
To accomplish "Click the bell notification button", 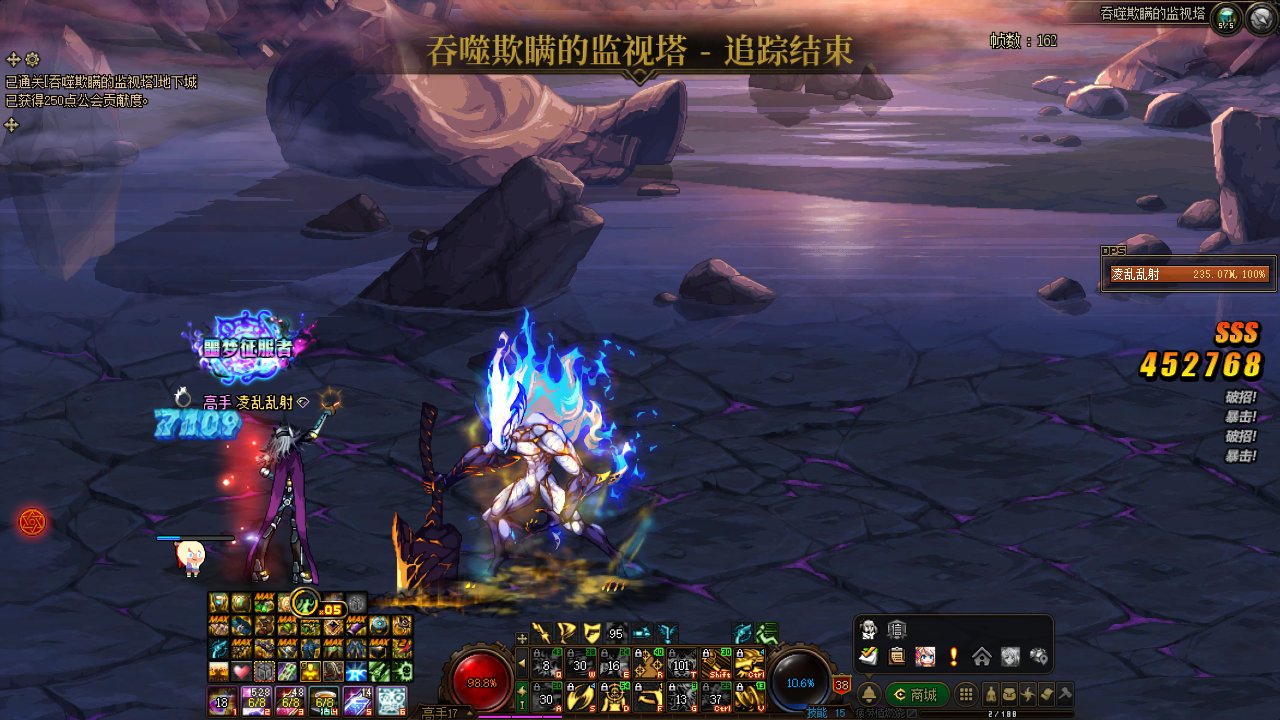I will (x=869, y=695).
